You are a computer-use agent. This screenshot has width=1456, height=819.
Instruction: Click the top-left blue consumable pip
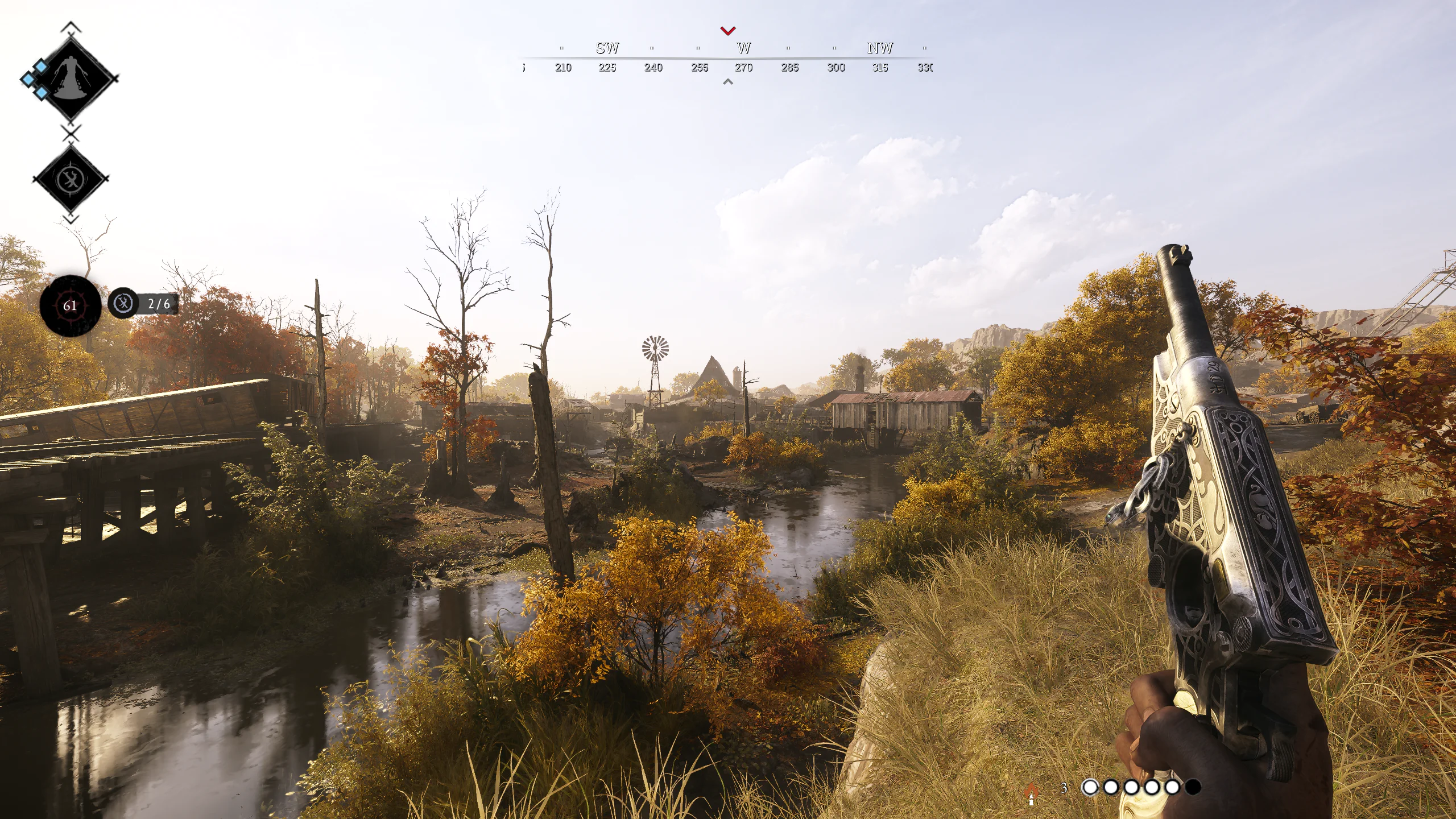click(41, 68)
